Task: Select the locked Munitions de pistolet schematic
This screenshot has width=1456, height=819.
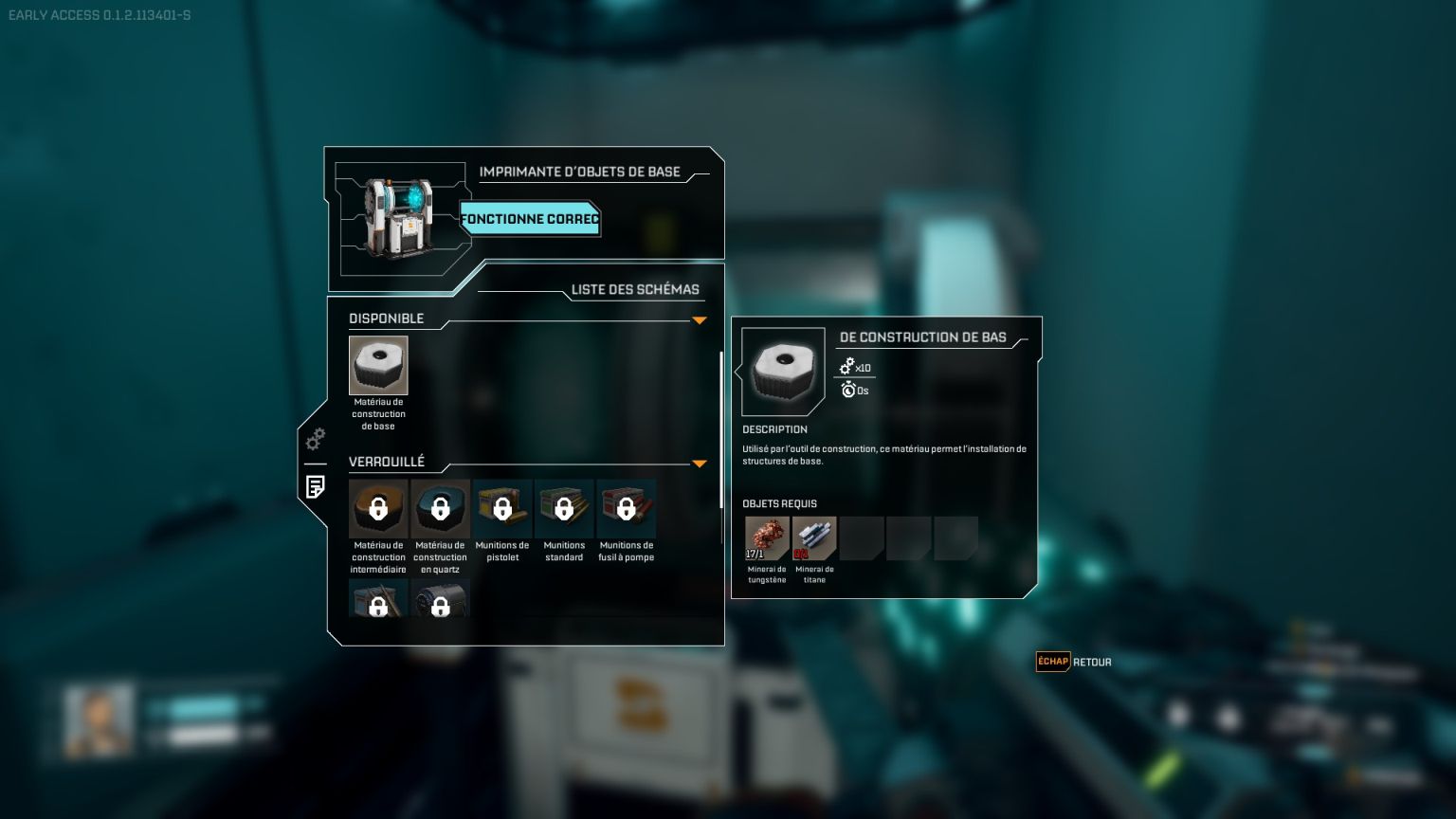Action: point(502,509)
